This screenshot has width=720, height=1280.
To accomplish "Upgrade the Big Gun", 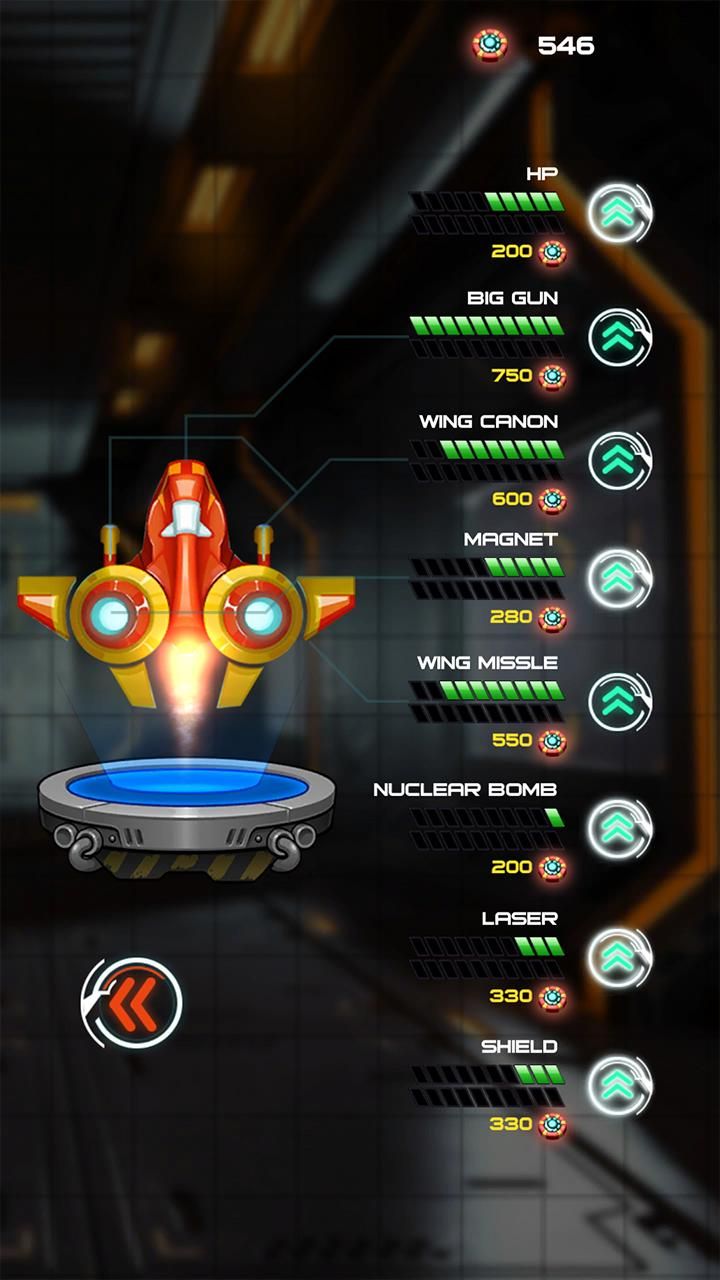I will [x=619, y=337].
